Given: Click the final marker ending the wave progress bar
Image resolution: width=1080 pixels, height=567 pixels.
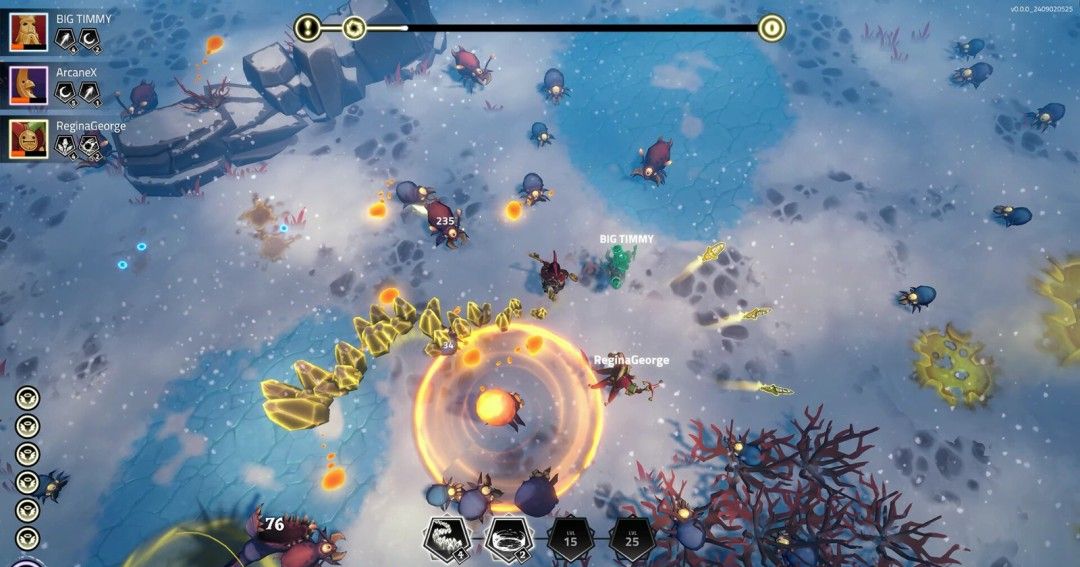Looking at the screenshot, I should point(770,28).
